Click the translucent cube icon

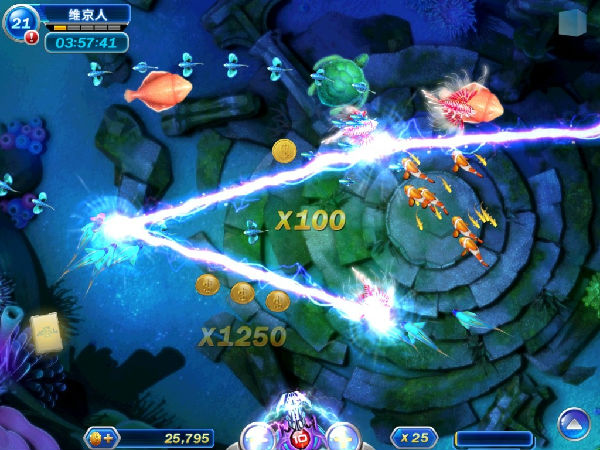(572, 23)
